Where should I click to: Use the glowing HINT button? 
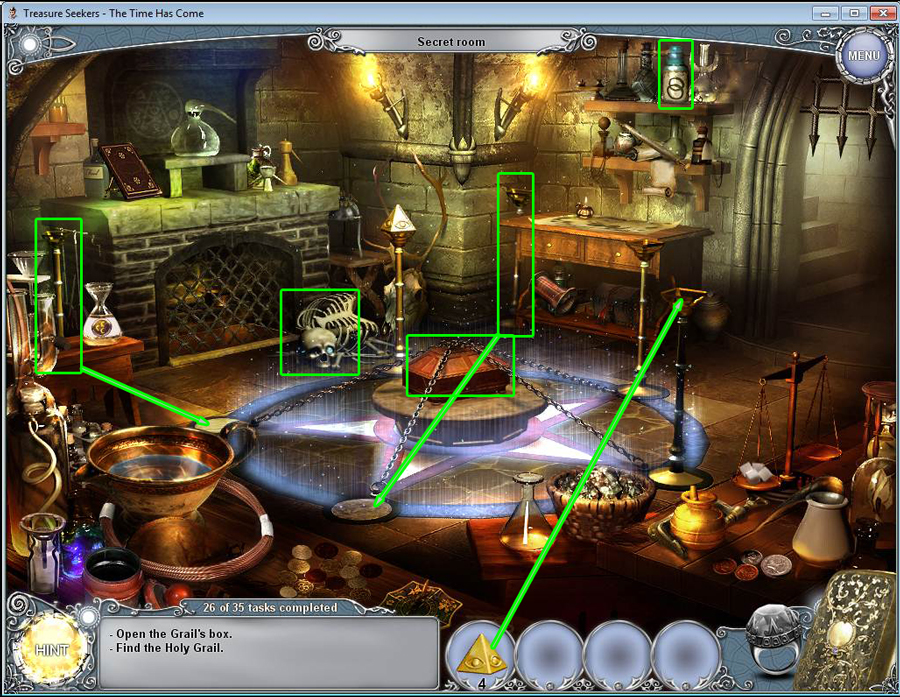click(50, 649)
